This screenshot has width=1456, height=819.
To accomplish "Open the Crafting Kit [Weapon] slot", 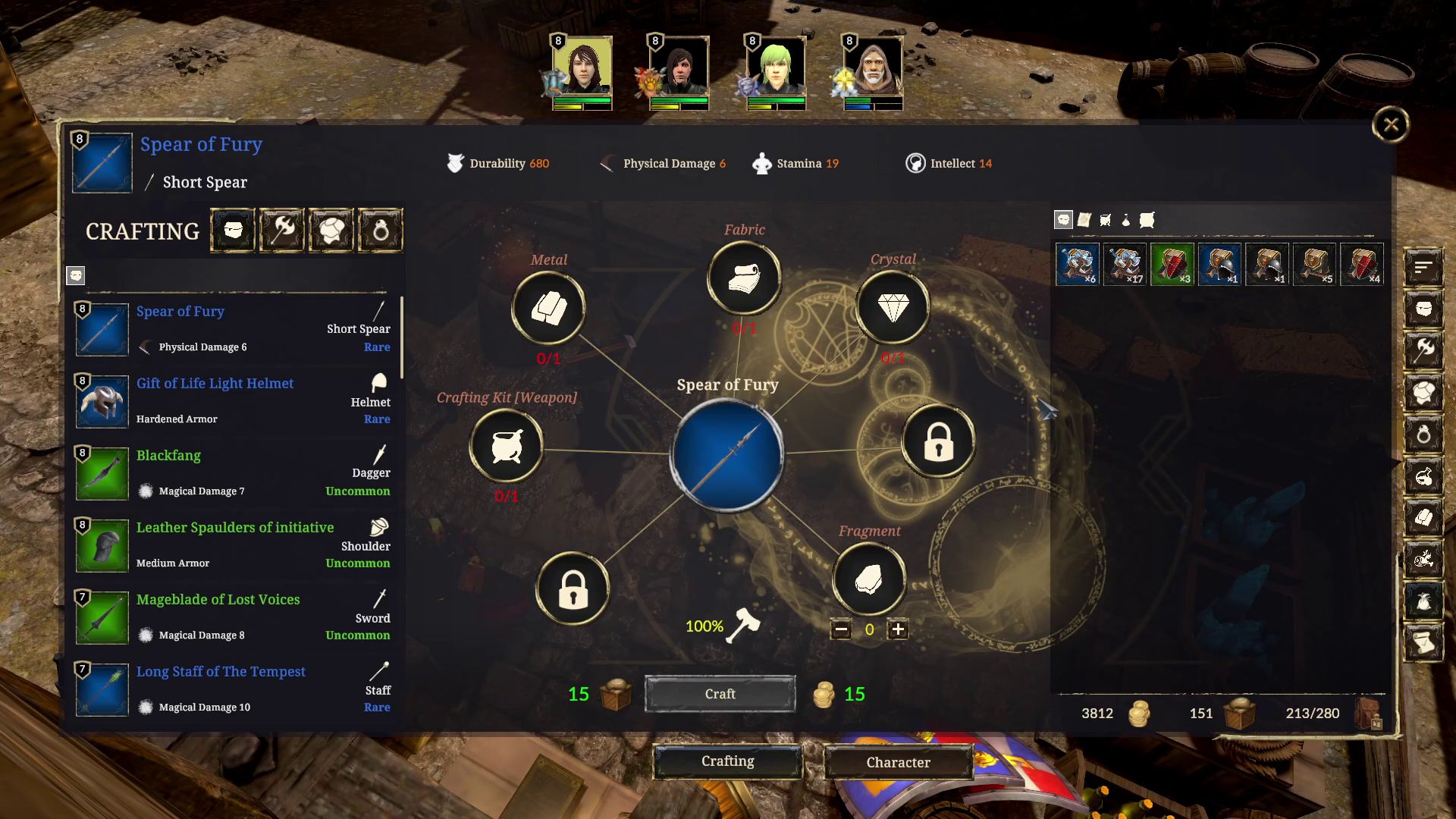I will pos(507,447).
